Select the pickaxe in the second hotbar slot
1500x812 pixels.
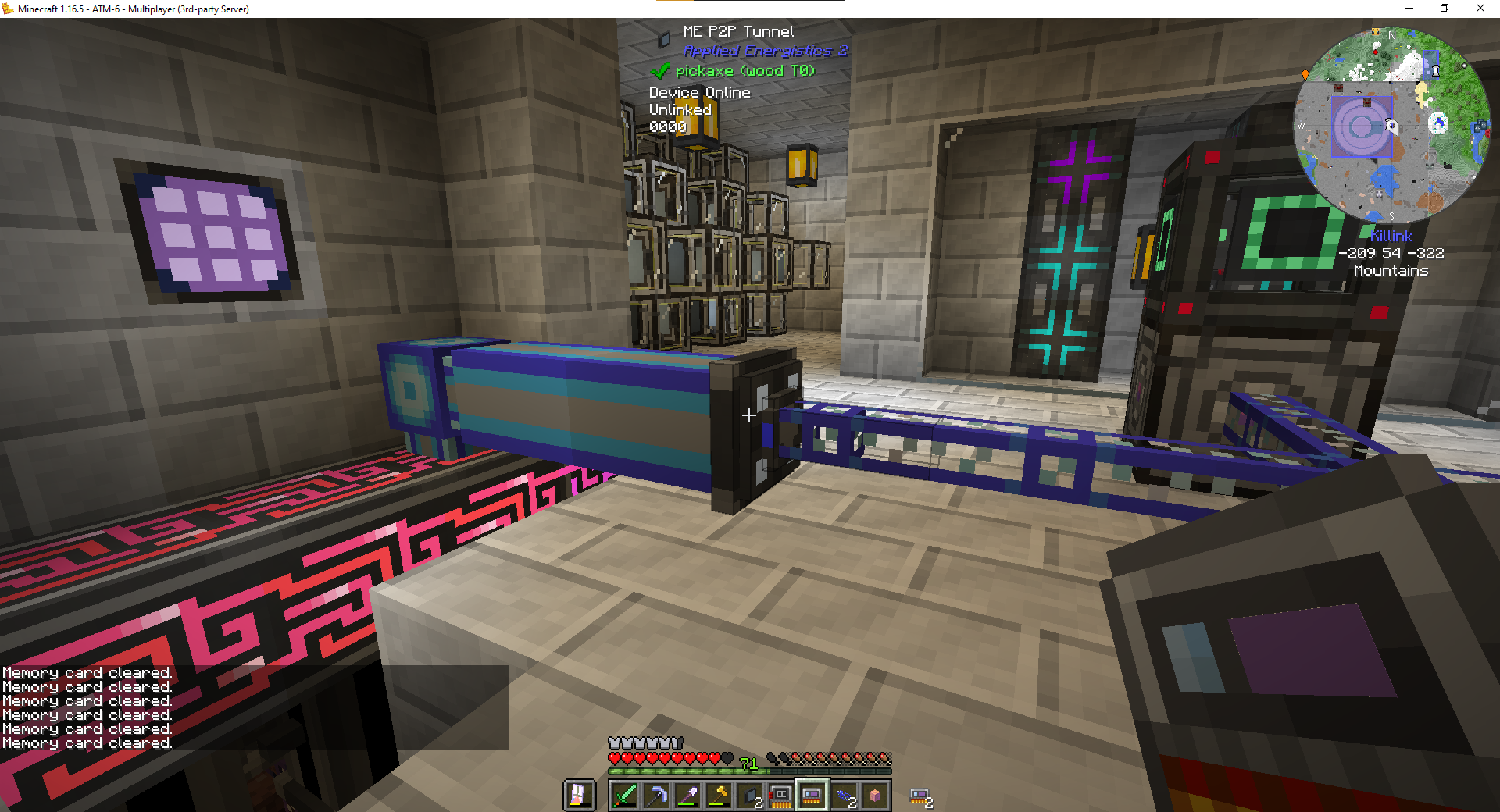tap(658, 795)
